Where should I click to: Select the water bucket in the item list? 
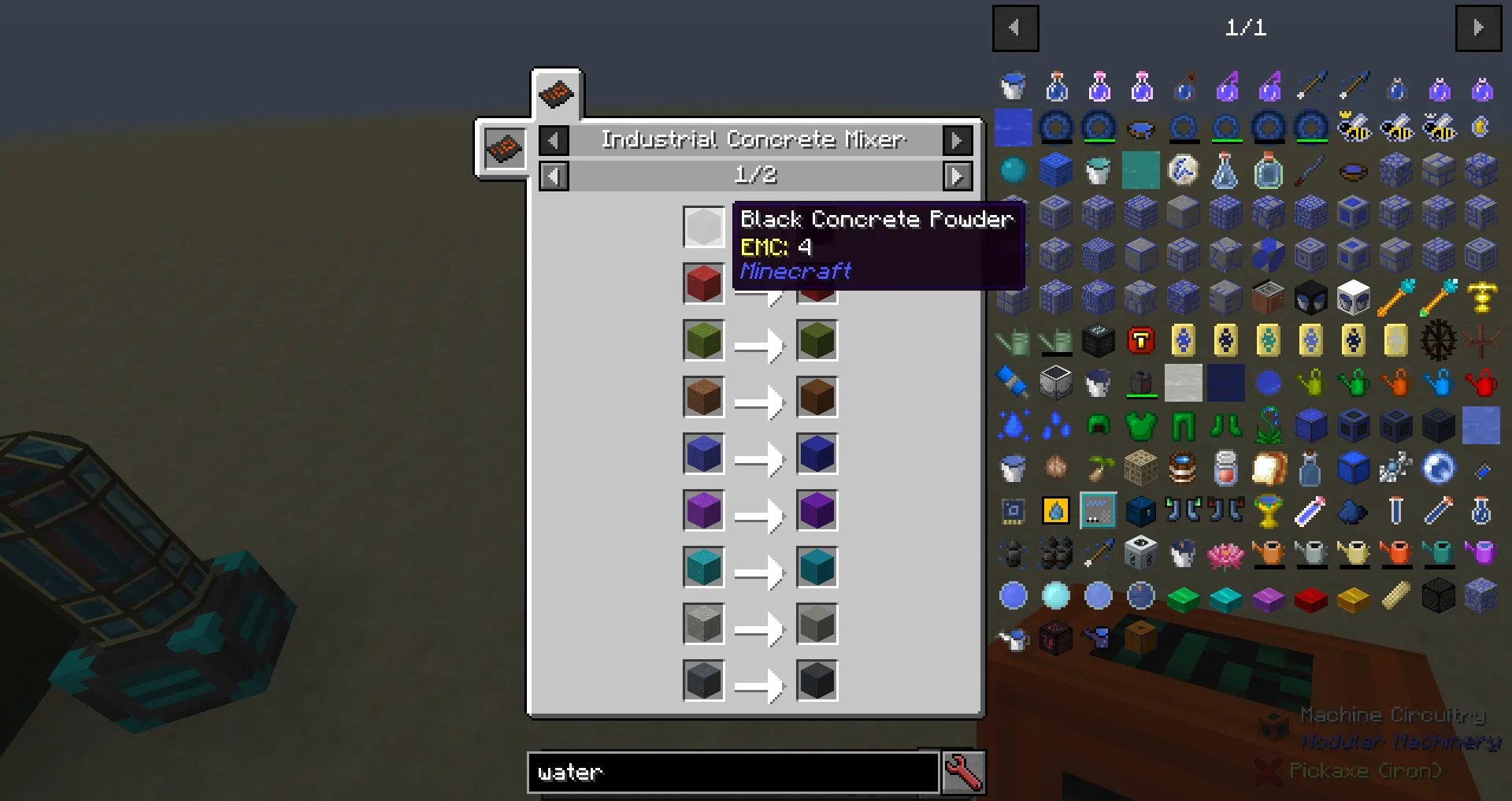(1013, 85)
